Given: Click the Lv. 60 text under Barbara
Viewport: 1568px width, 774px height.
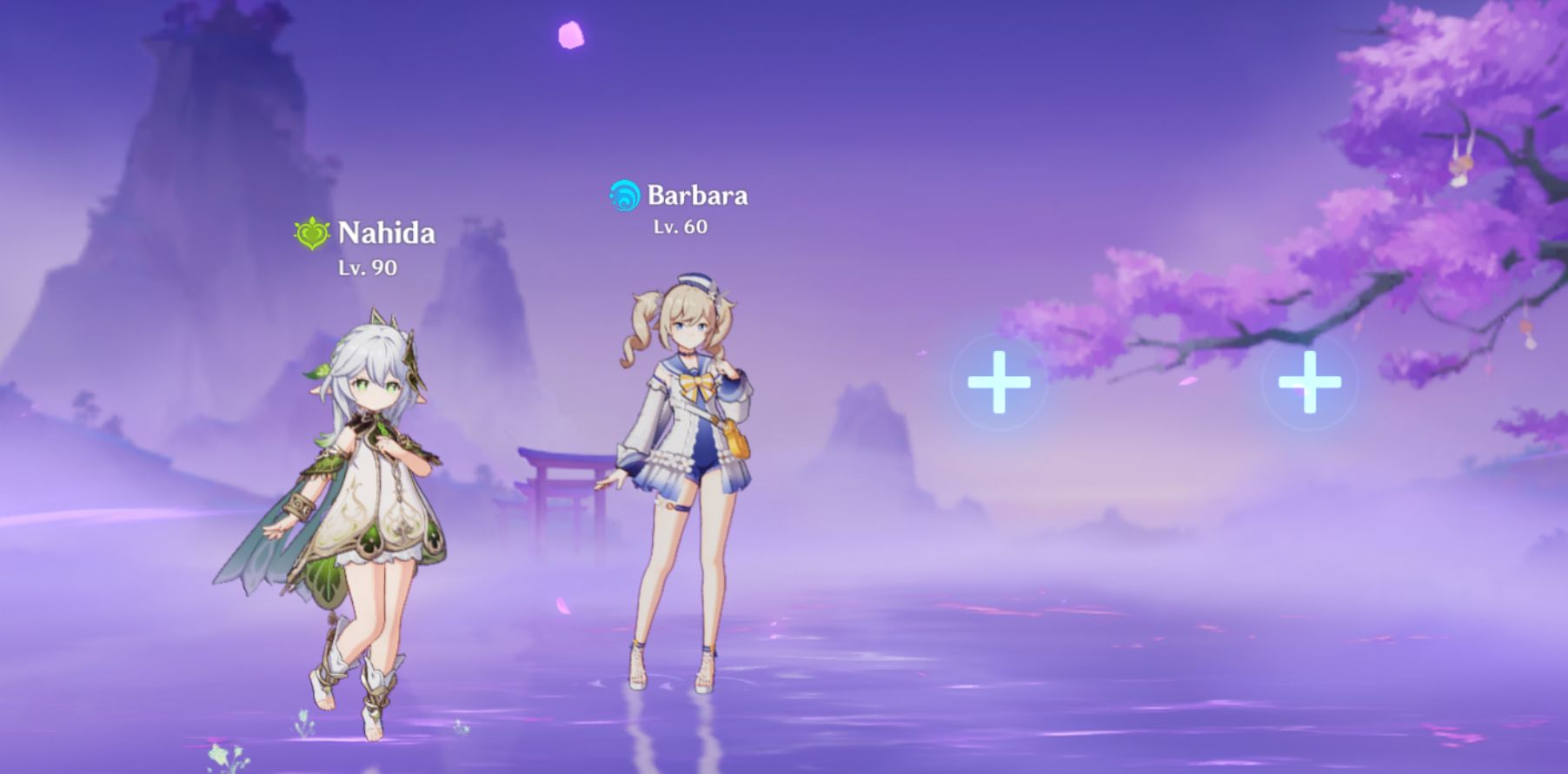Looking at the screenshot, I should [681, 228].
